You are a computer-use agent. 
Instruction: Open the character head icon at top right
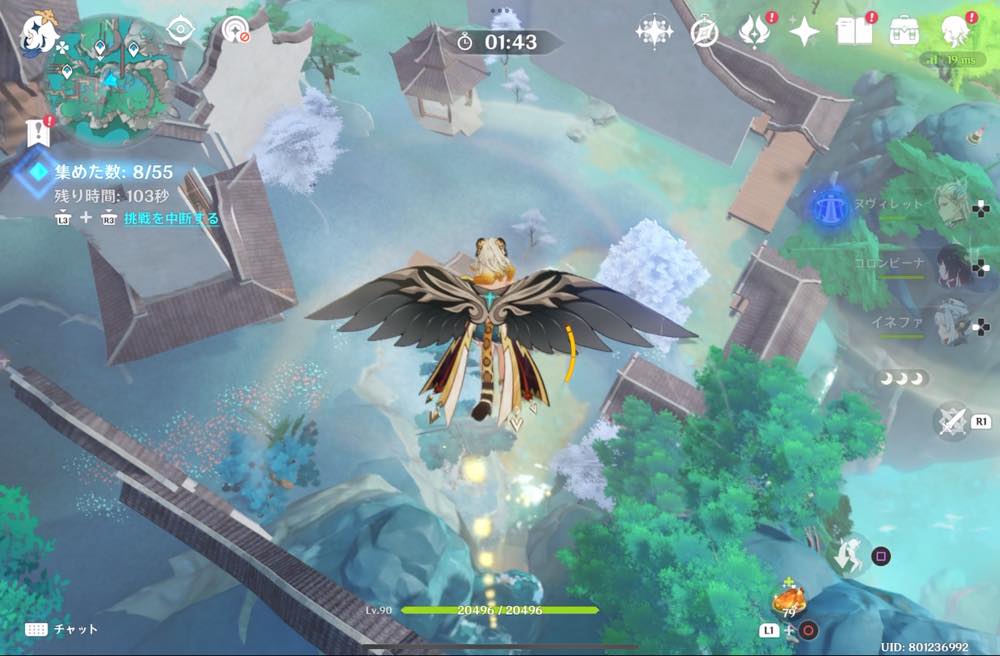(x=955, y=32)
